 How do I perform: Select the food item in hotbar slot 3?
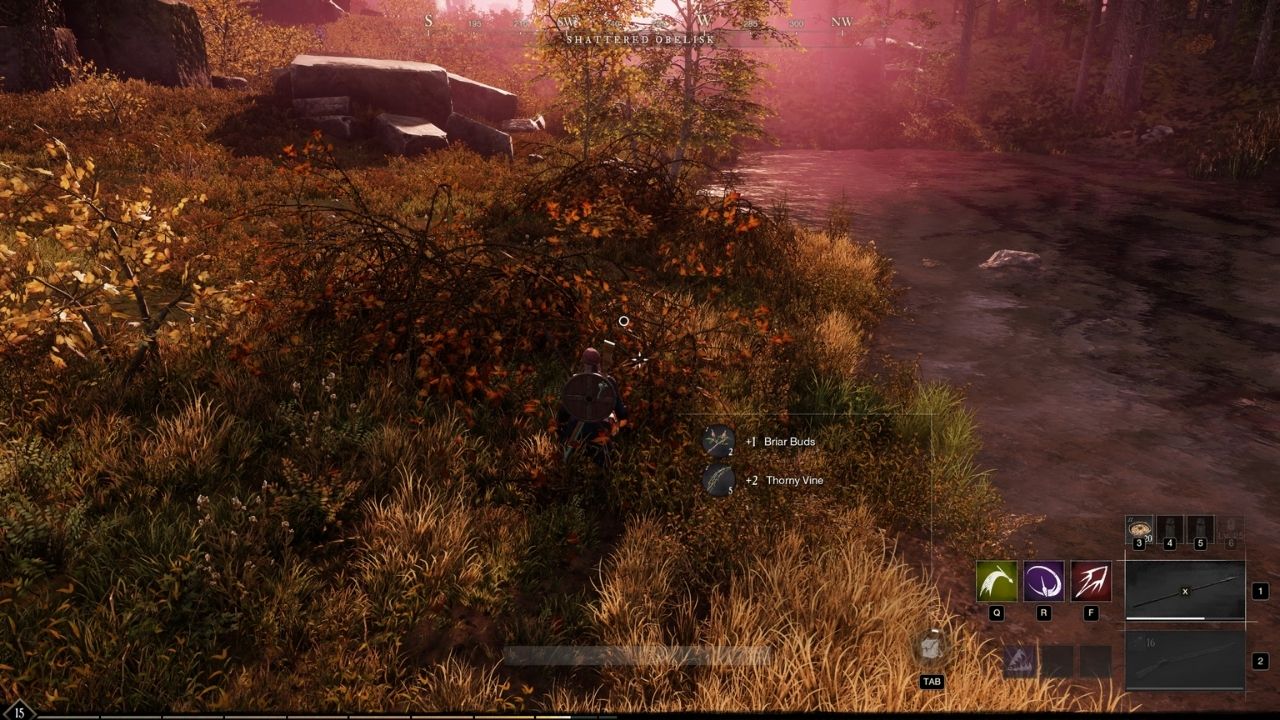(1139, 527)
